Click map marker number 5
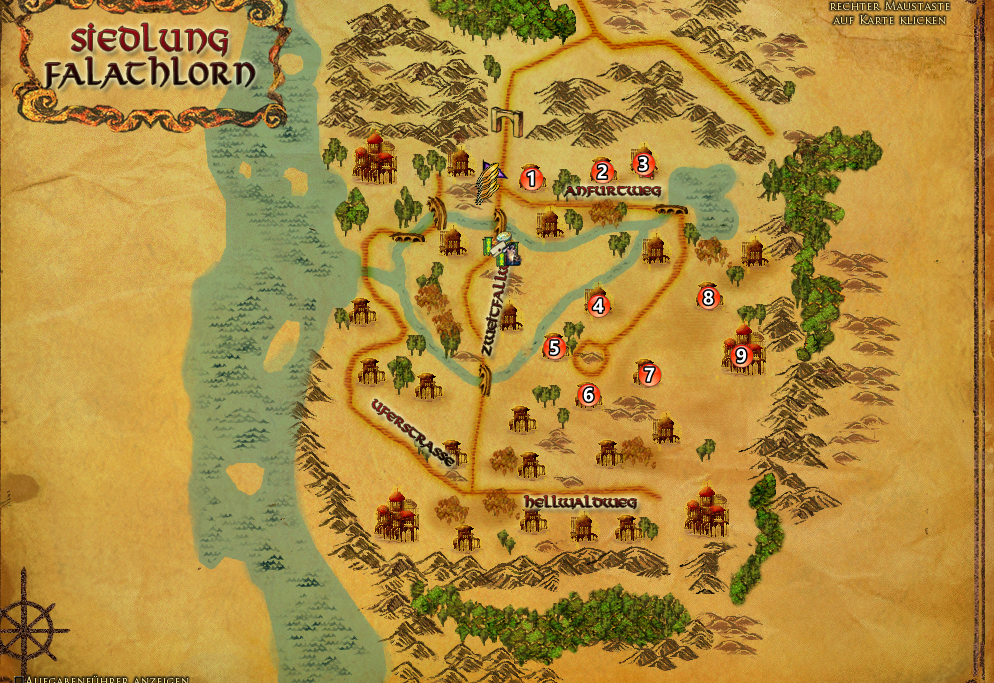 pyautogui.click(x=553, y=348)
